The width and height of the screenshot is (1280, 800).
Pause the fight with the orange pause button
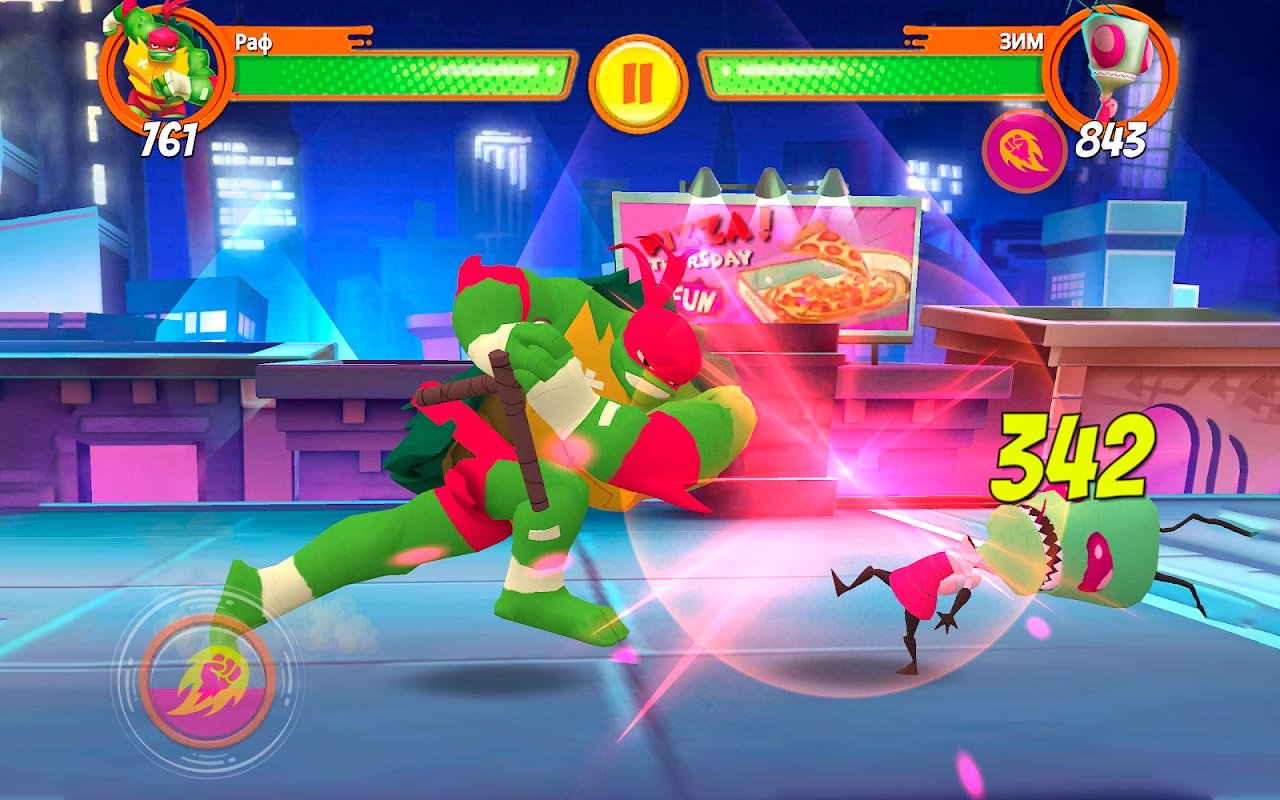(x=637, y=82)
